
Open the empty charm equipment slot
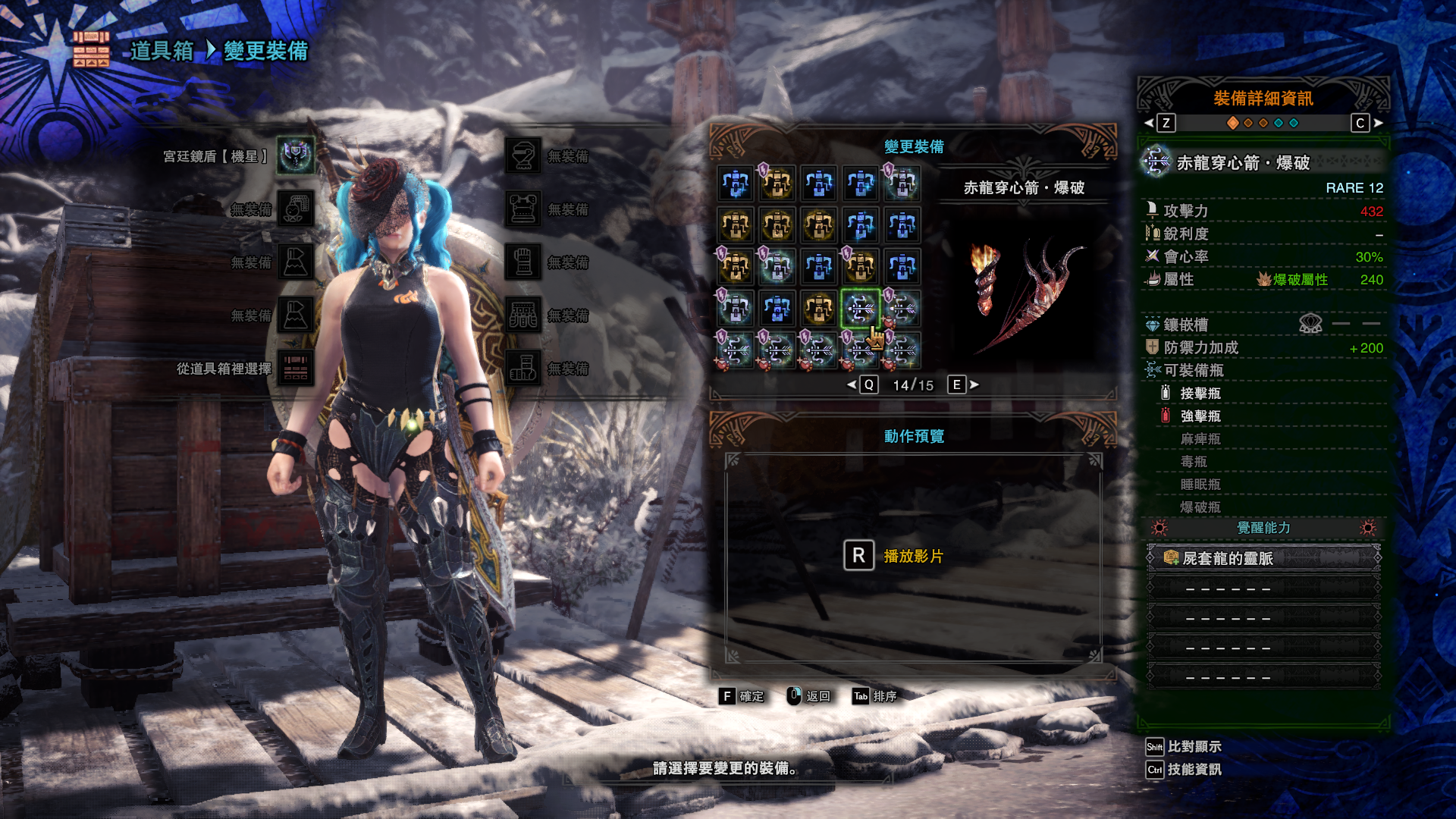pos(296,209)
